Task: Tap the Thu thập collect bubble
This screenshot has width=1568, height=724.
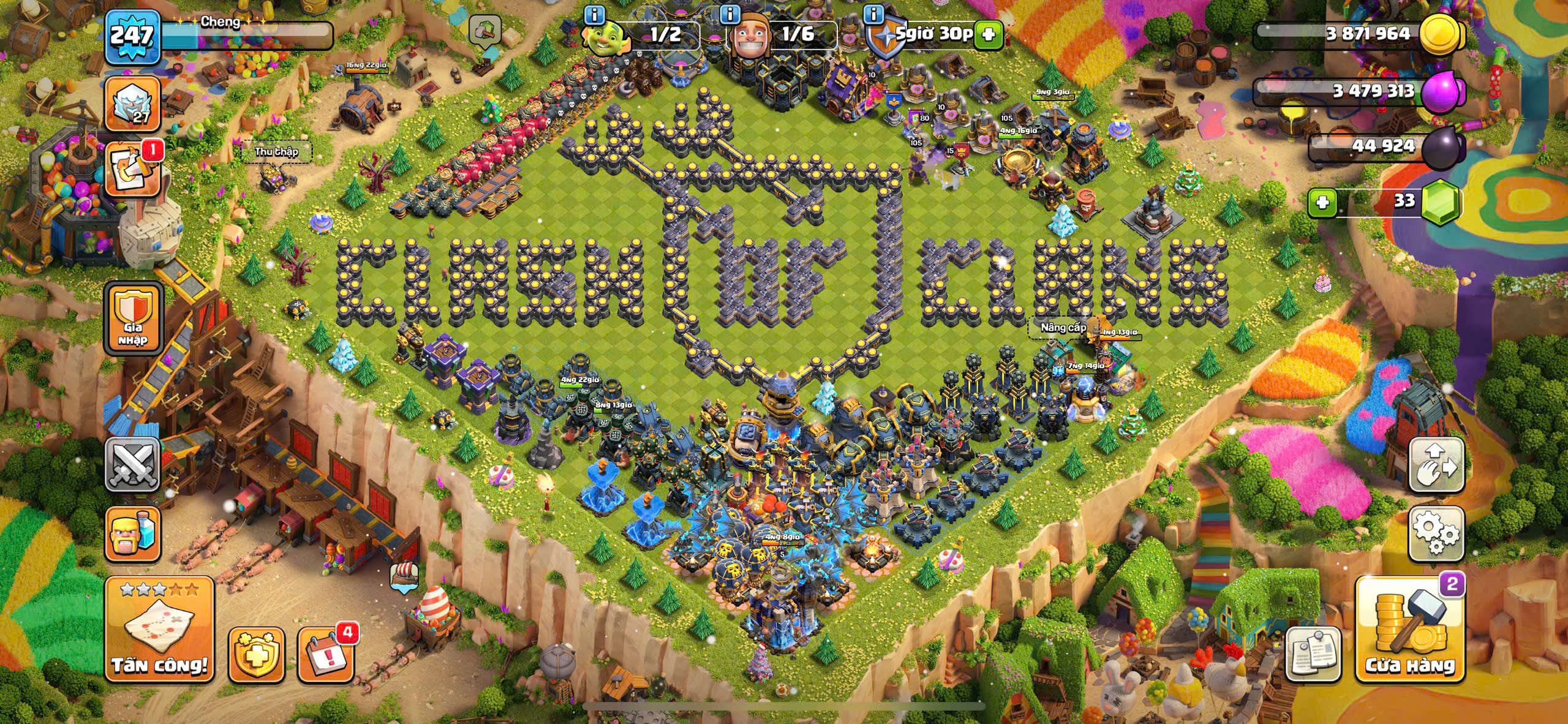Action: 277,152
